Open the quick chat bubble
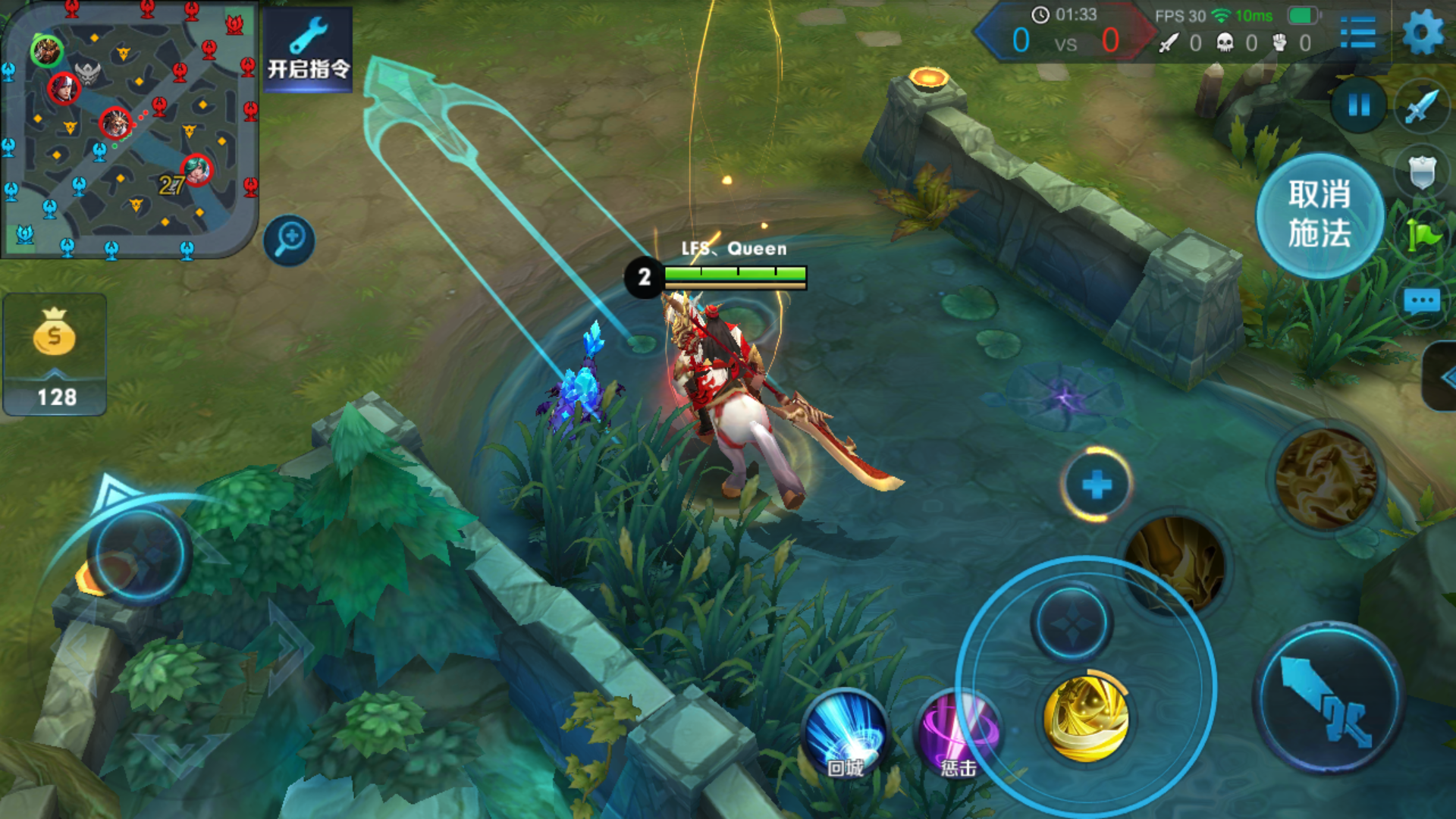 pyautogui.click(x=1421, y=302)
